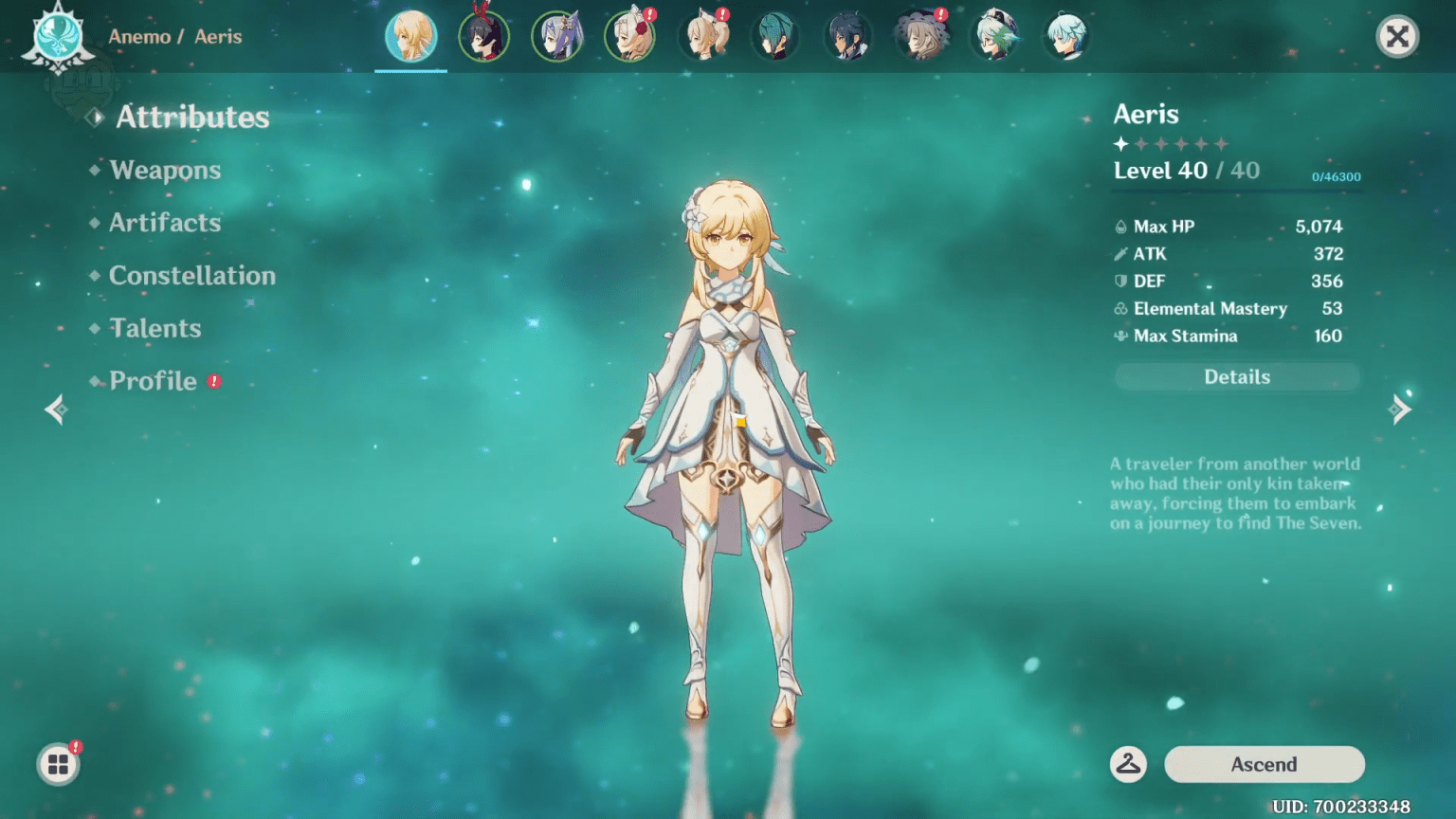The width and height of the screenshot is (1456, 819).
Task: Select the light blue-haired Chongyun portrait
Action: click(x=1066, y=37)
